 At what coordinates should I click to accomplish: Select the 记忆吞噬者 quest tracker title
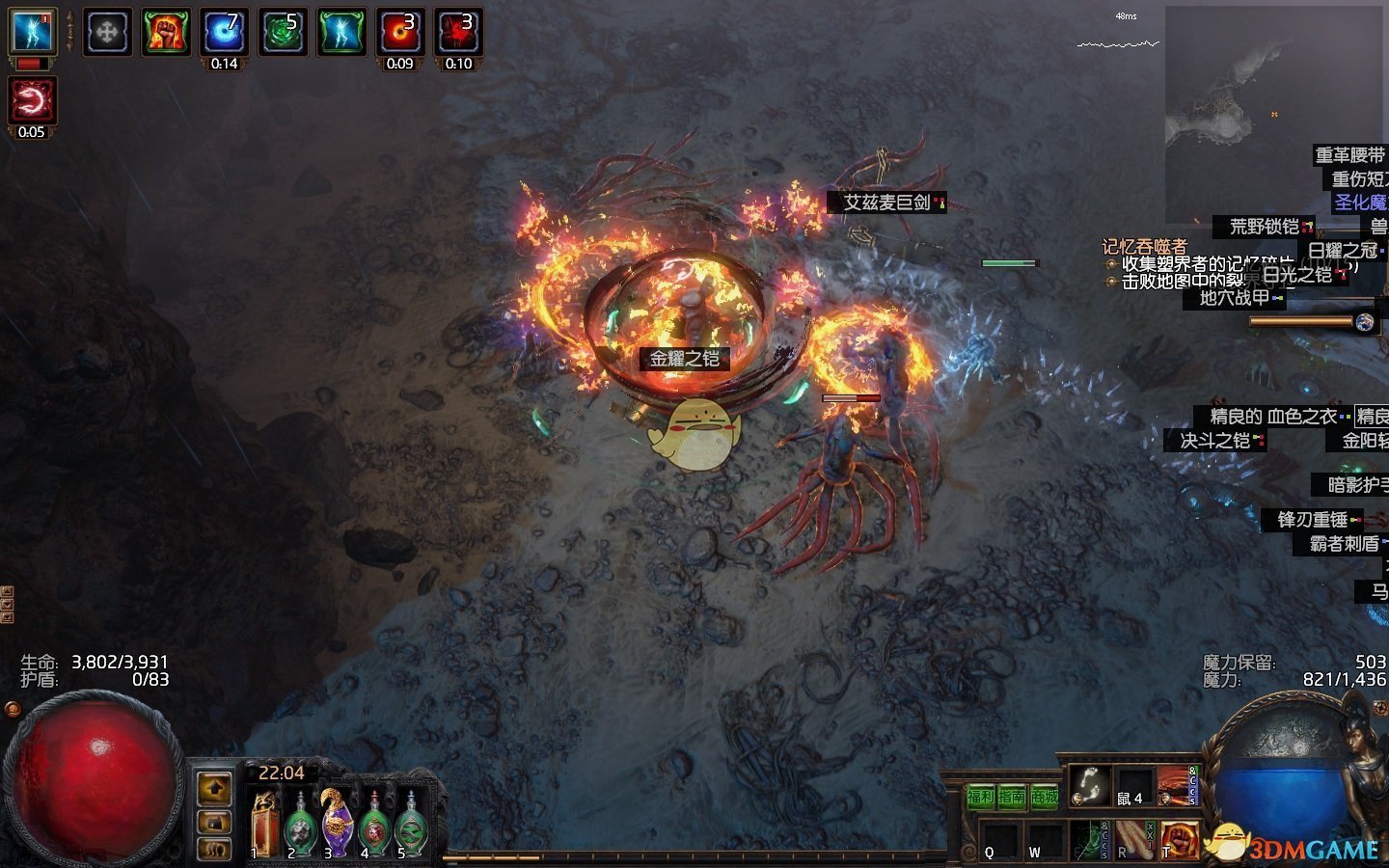1144,247
